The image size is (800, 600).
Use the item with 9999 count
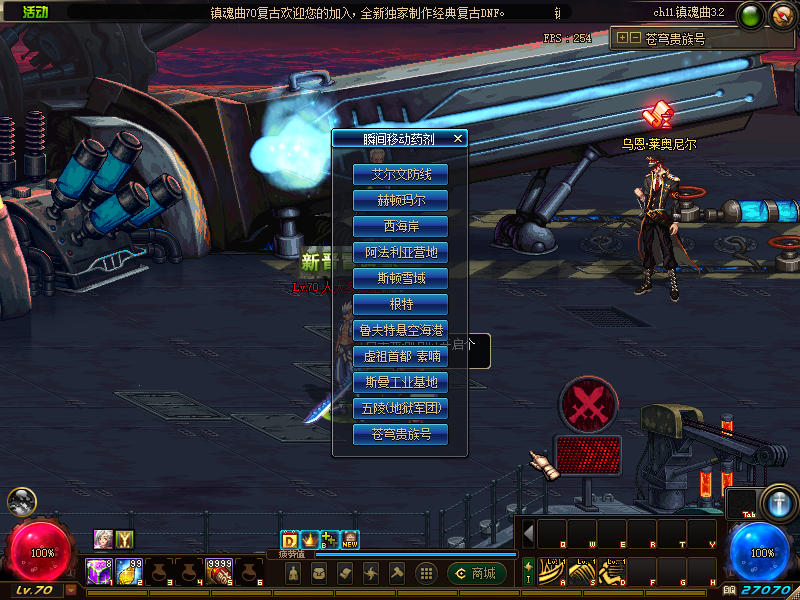[220, 572]
